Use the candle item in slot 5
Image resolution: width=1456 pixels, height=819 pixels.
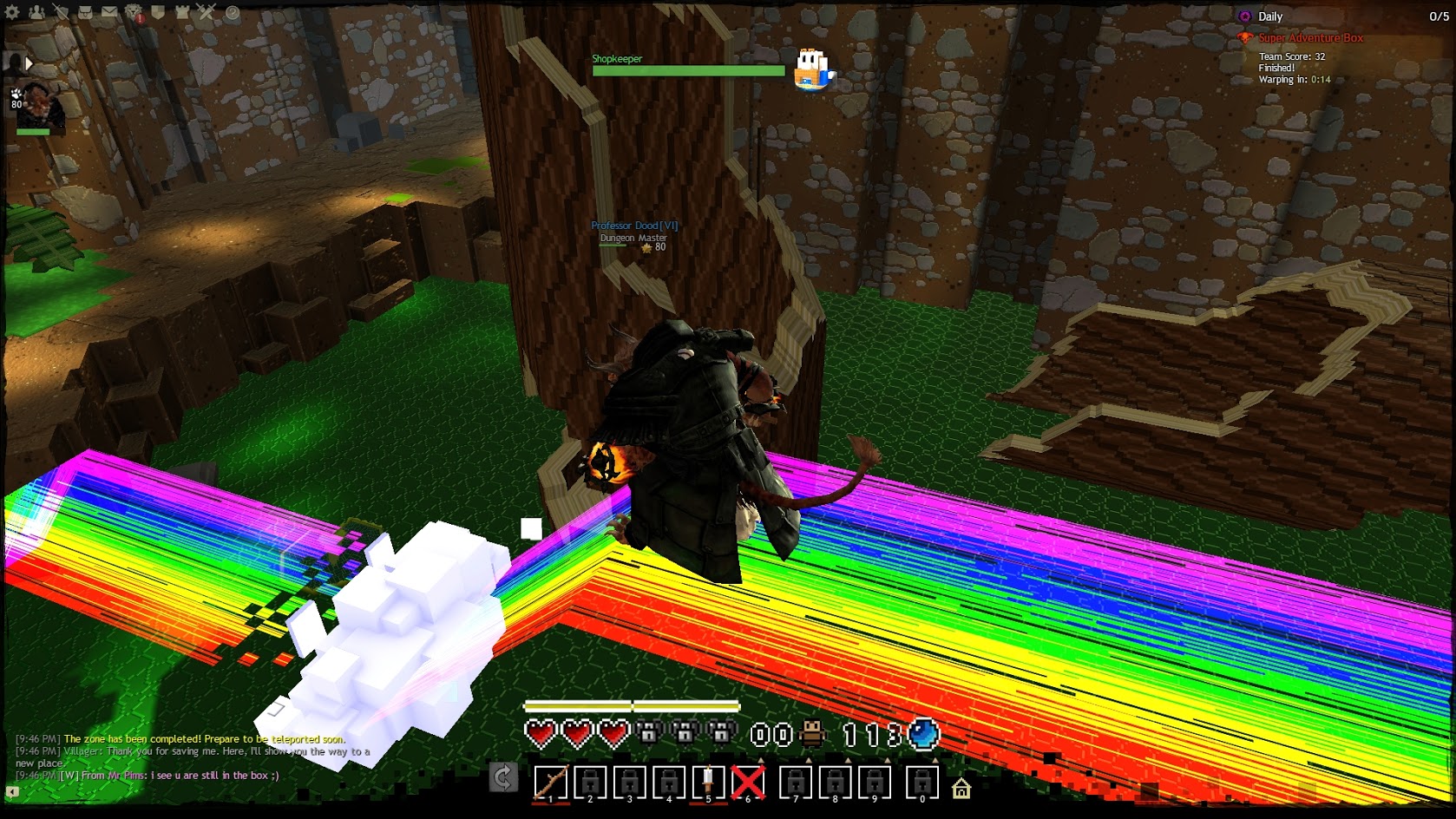click(708, 783)
